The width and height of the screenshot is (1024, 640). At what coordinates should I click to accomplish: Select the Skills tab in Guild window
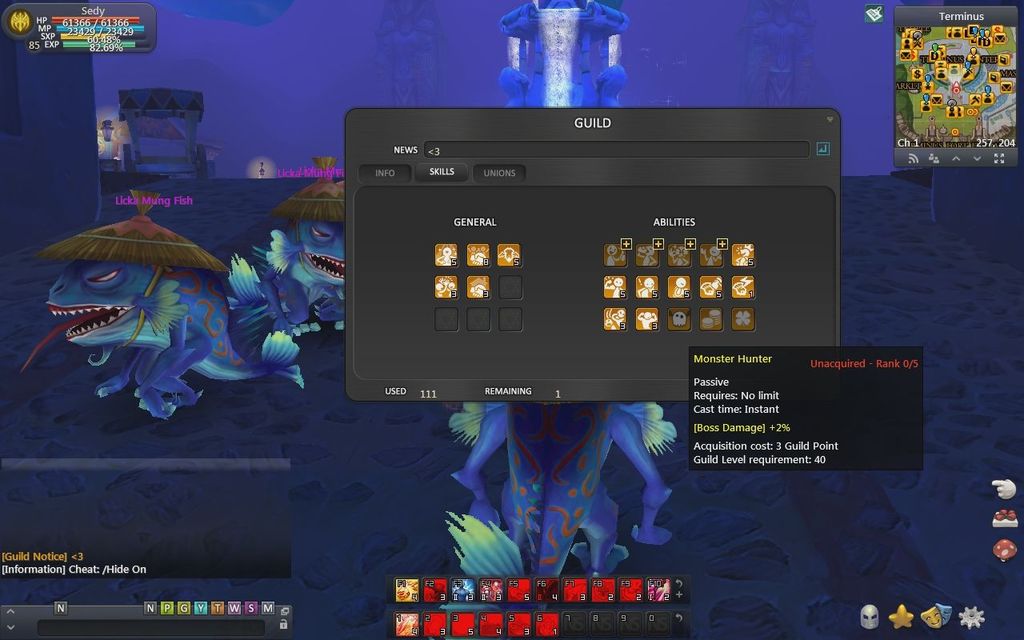441,172
